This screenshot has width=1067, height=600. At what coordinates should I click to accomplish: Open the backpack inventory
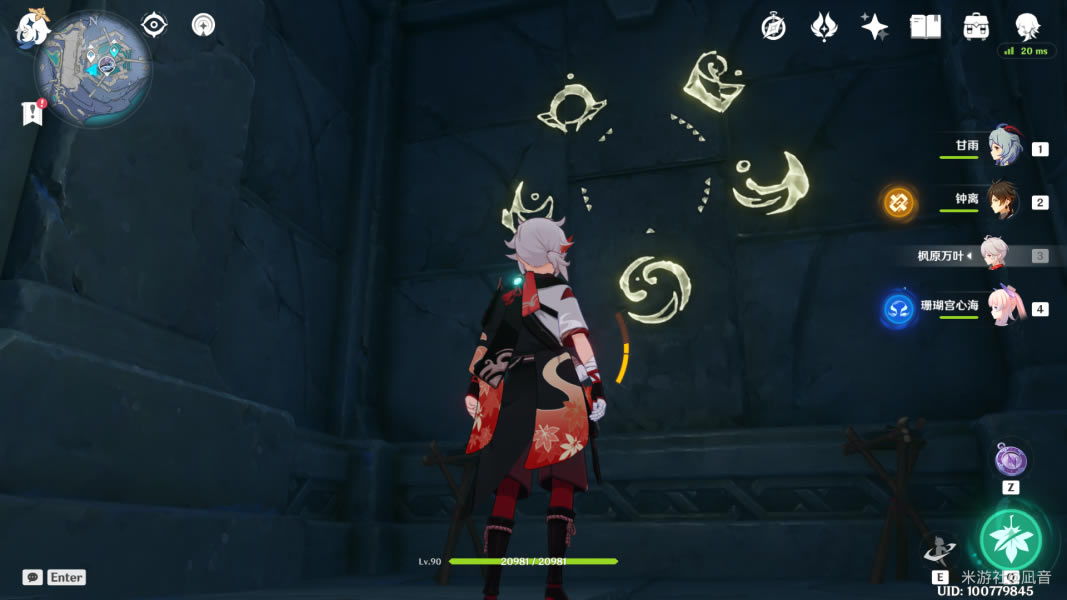[976, 27]
